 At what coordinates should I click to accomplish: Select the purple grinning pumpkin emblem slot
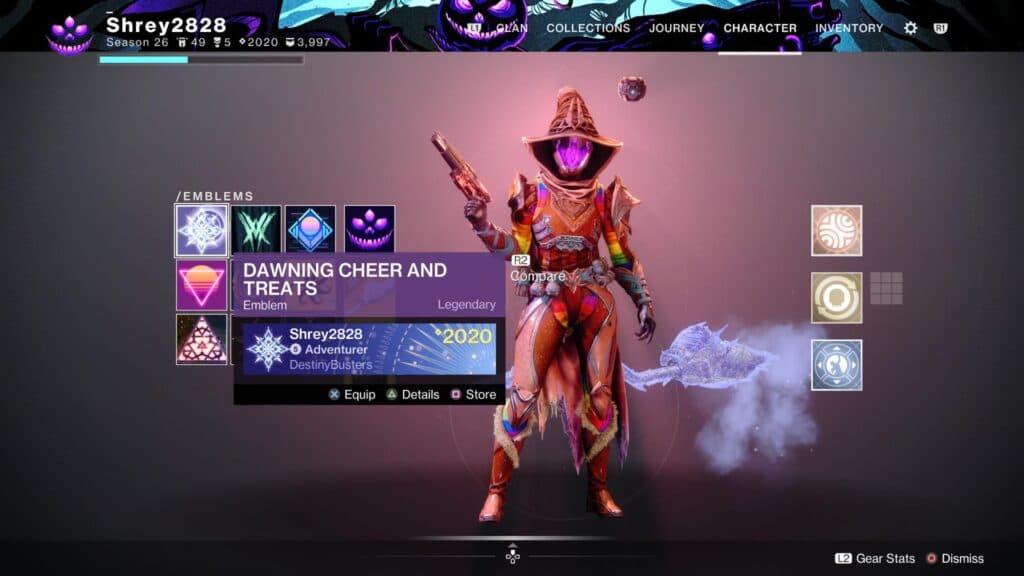click(369, 230)
